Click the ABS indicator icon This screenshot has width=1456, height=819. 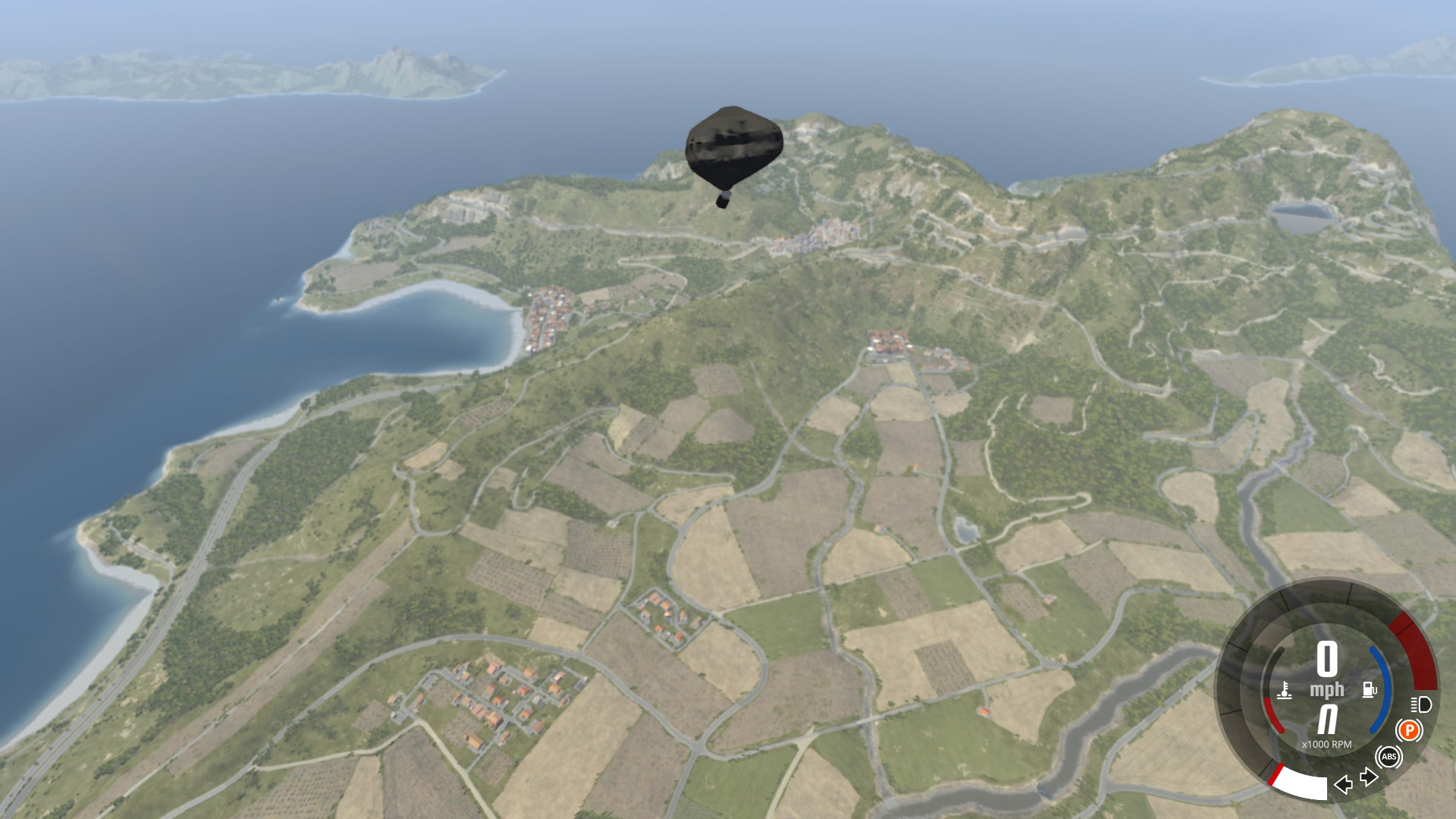point(1389,757)
